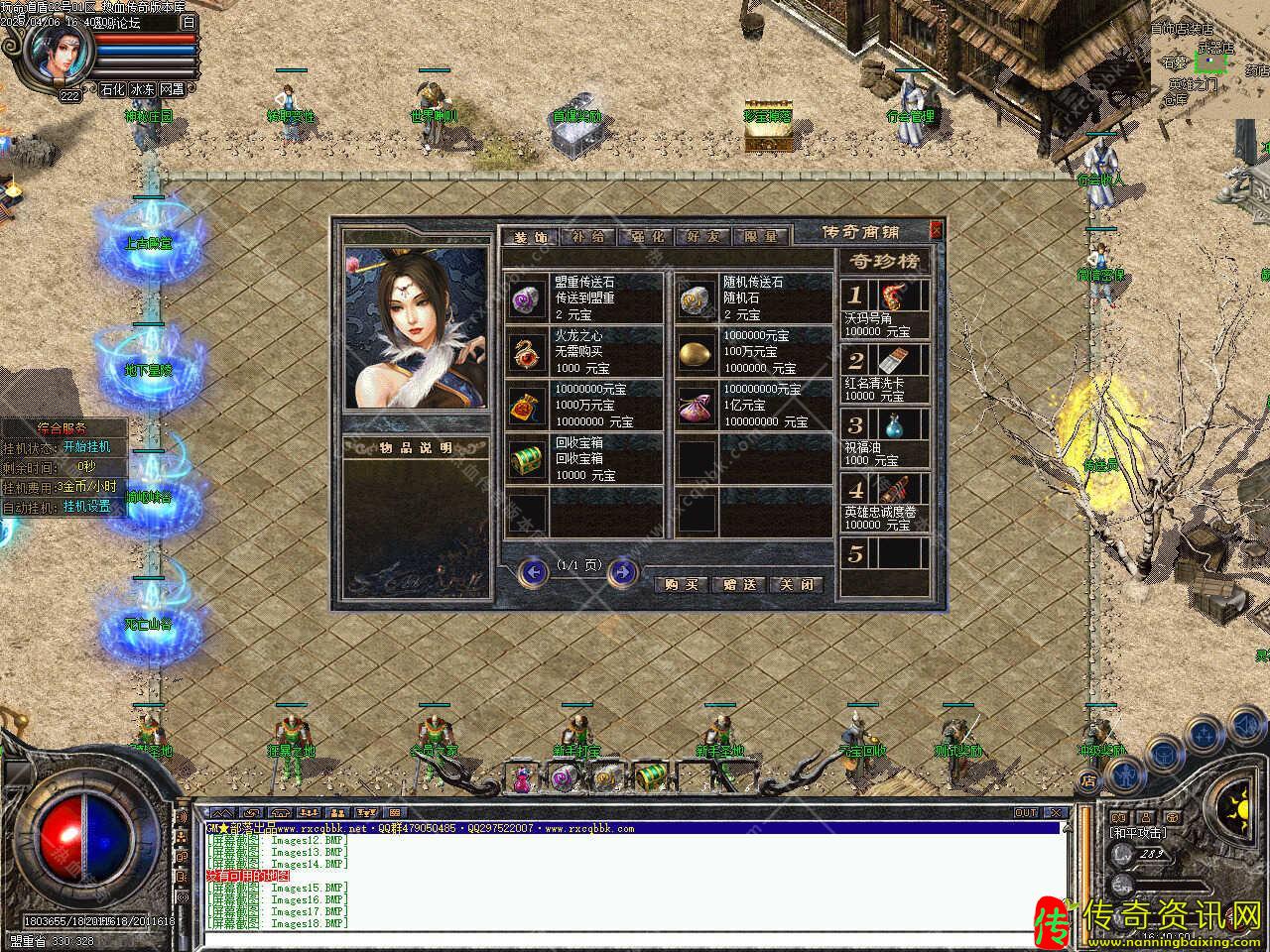Click the 购买 buy button
The height and width of the screenshot is (952, 1270).
click(682, 584)
